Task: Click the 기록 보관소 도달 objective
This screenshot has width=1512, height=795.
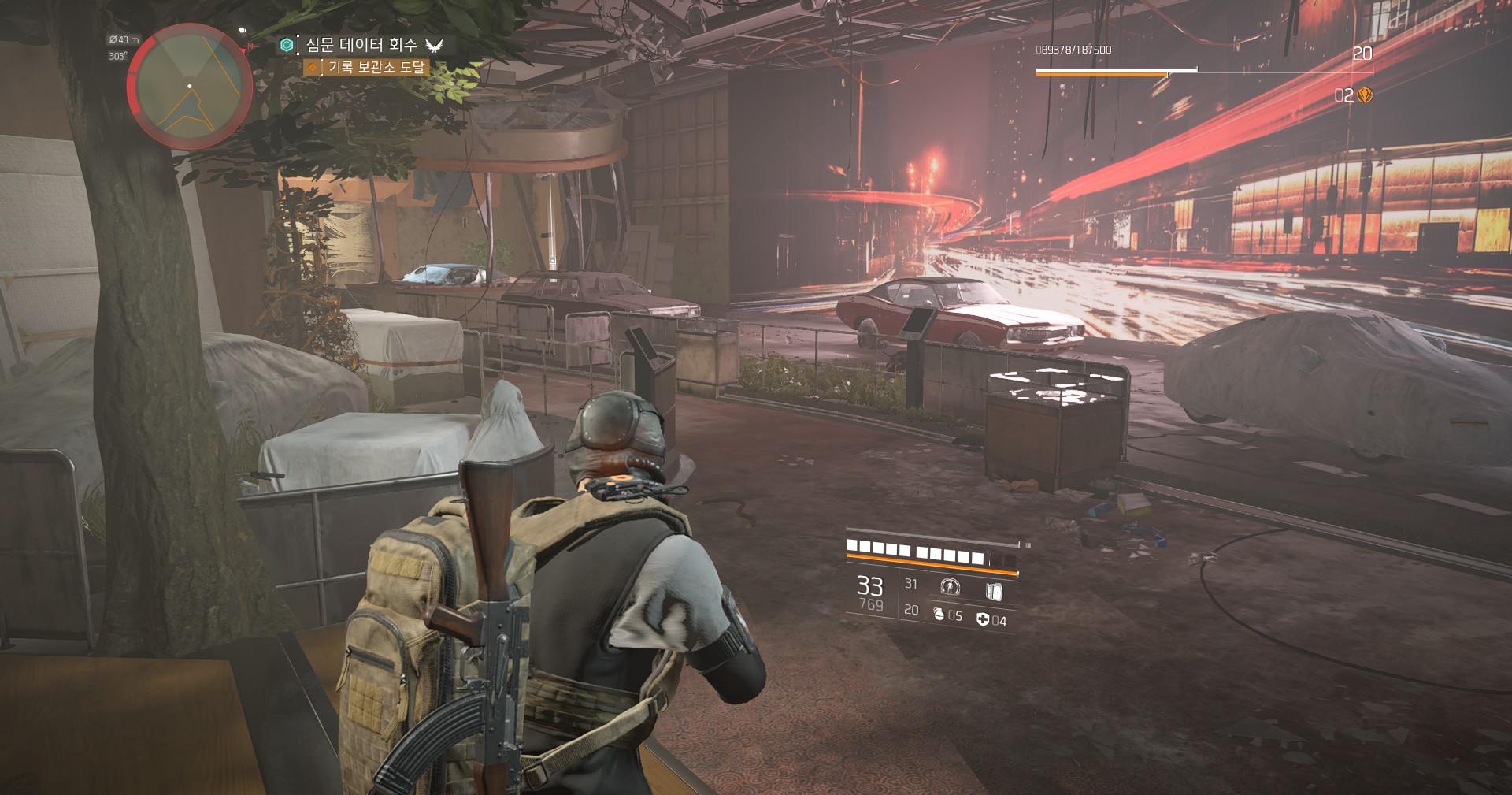Action: 376,68
